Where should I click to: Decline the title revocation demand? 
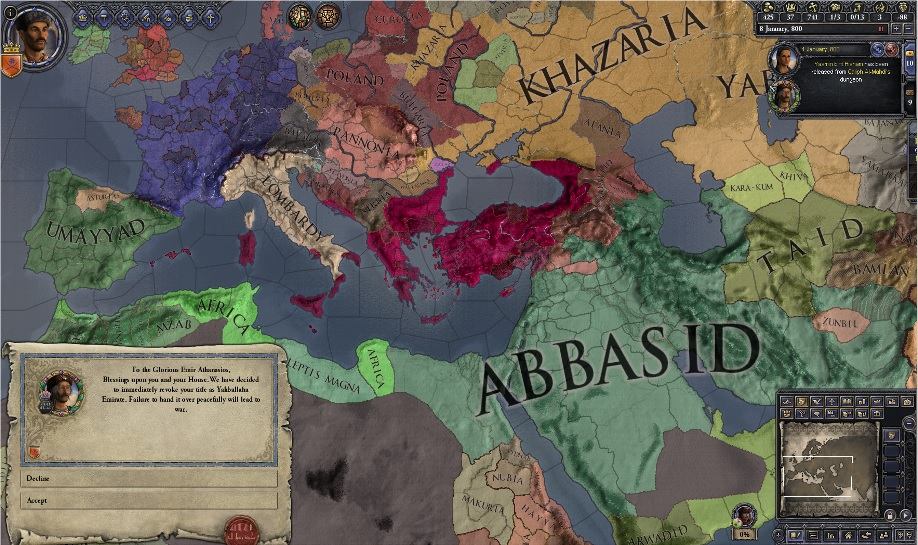click(148, 479)
